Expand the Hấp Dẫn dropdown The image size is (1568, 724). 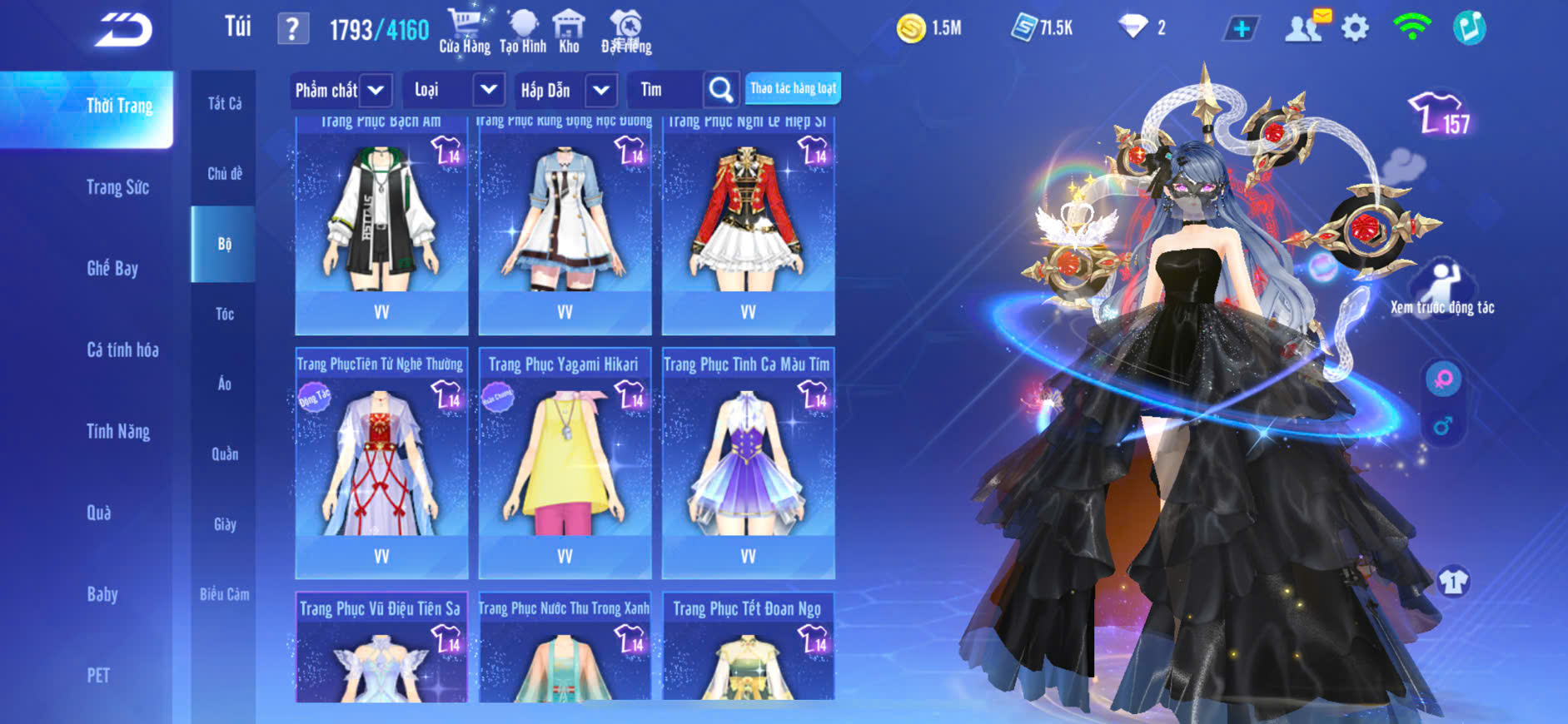pyautogui.click(x=601, y=90)
